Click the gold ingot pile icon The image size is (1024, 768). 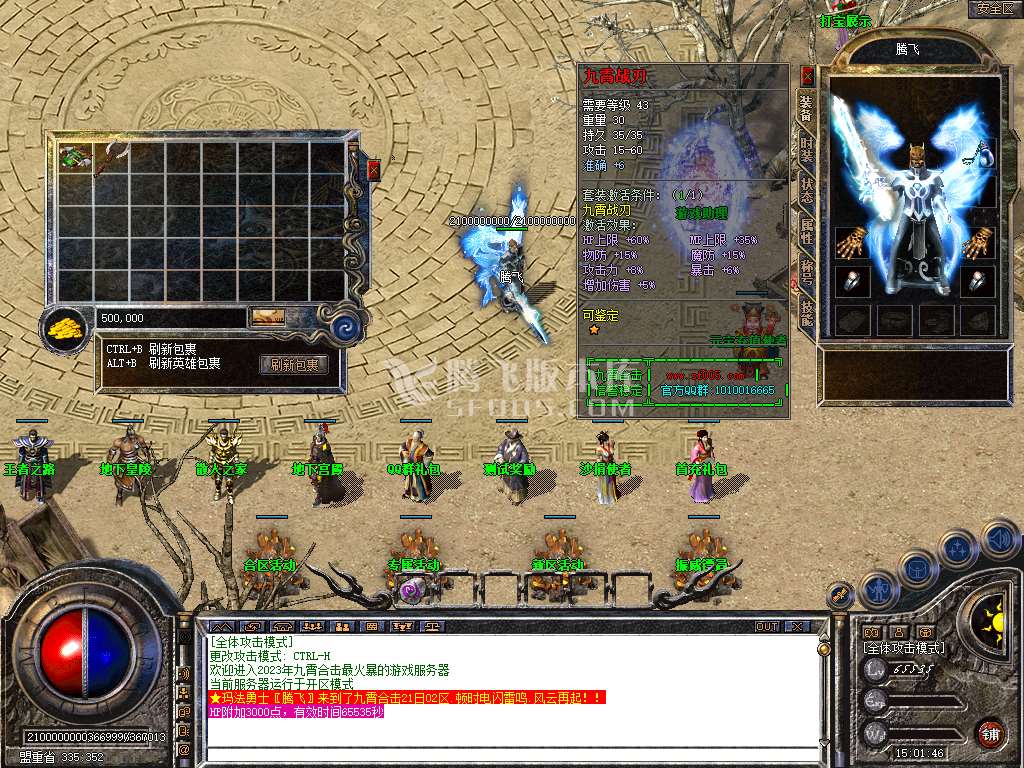pyautogui.click(x=68, y=325)
